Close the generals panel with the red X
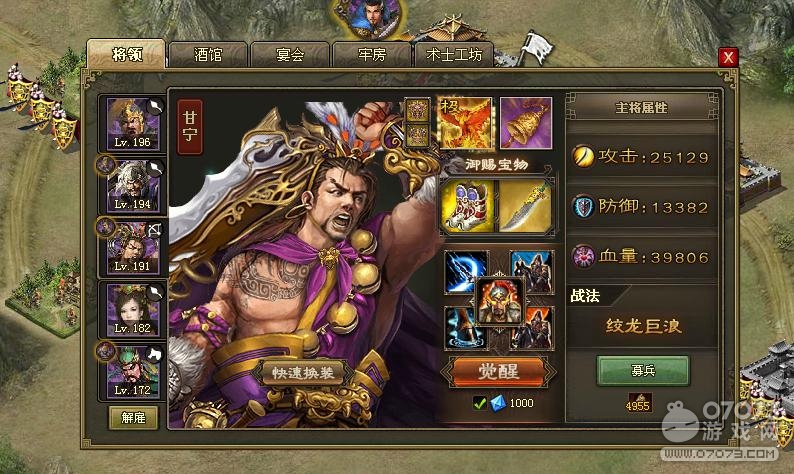 (728, 58)
